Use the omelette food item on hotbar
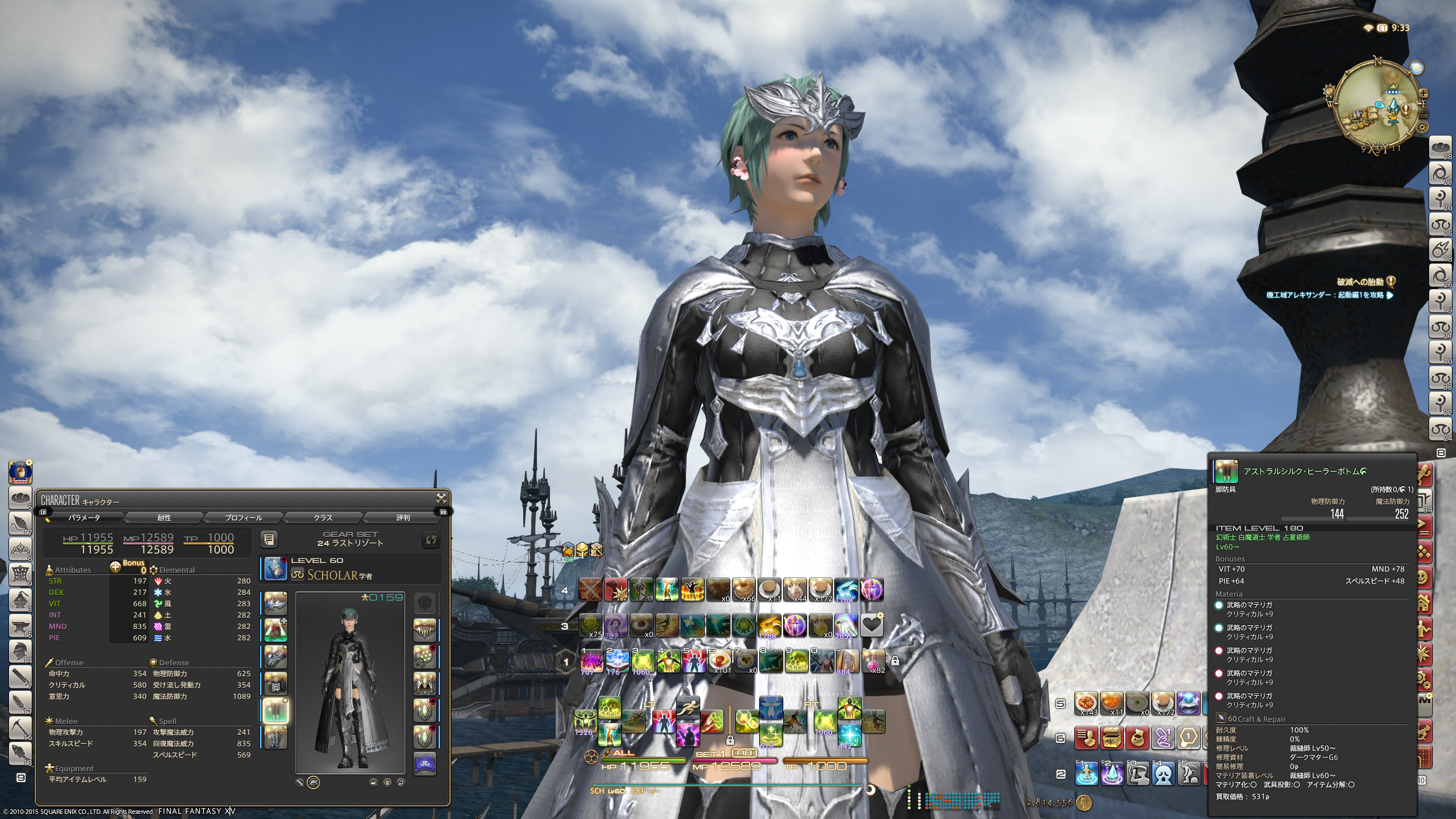1456x819 pixels. [719, 660]
